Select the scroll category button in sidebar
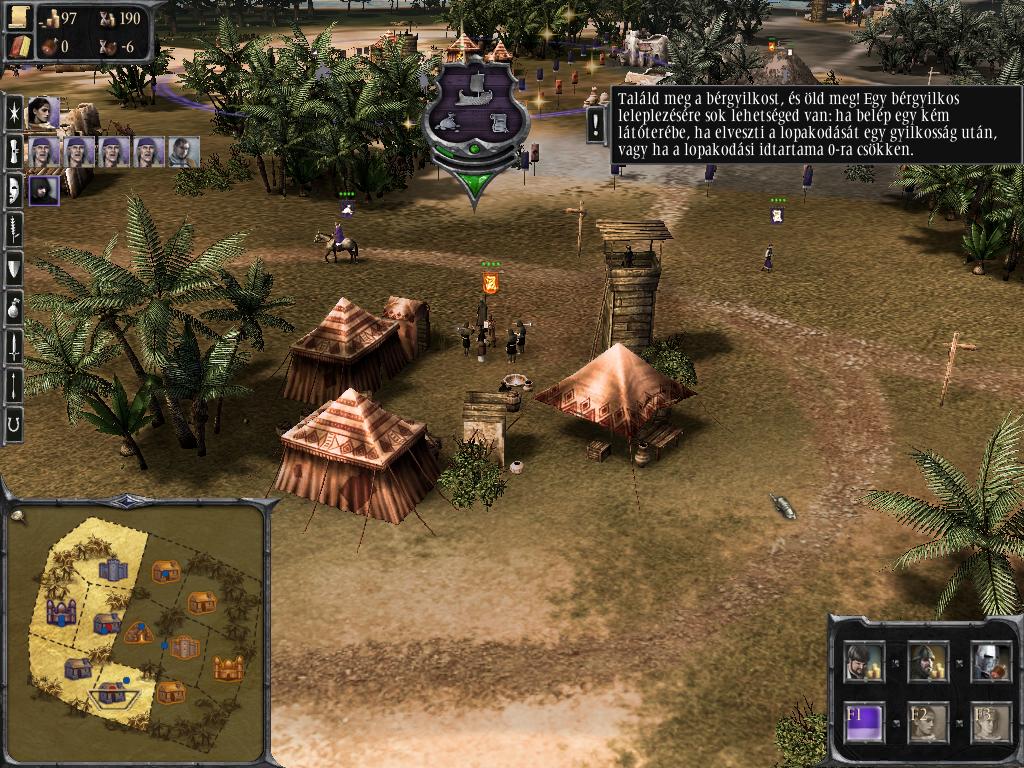Viewport: 1024px width, 768px height. coord(14,151)
